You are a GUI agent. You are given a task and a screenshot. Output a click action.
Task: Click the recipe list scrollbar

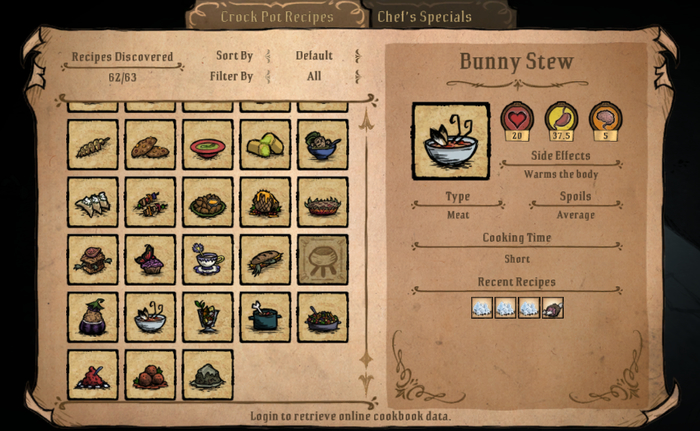[366, 240]
